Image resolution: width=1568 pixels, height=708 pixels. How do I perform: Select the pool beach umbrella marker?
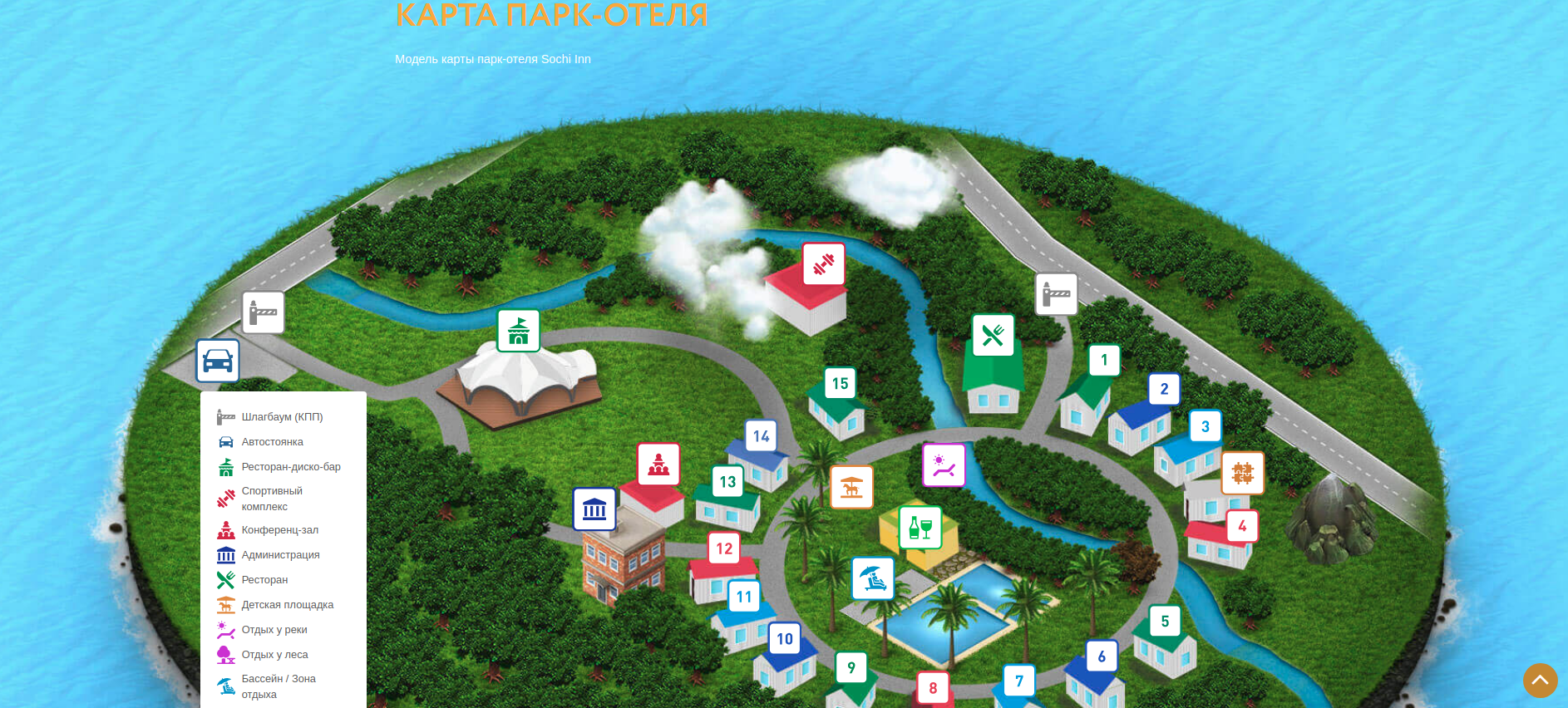point(873,578)
